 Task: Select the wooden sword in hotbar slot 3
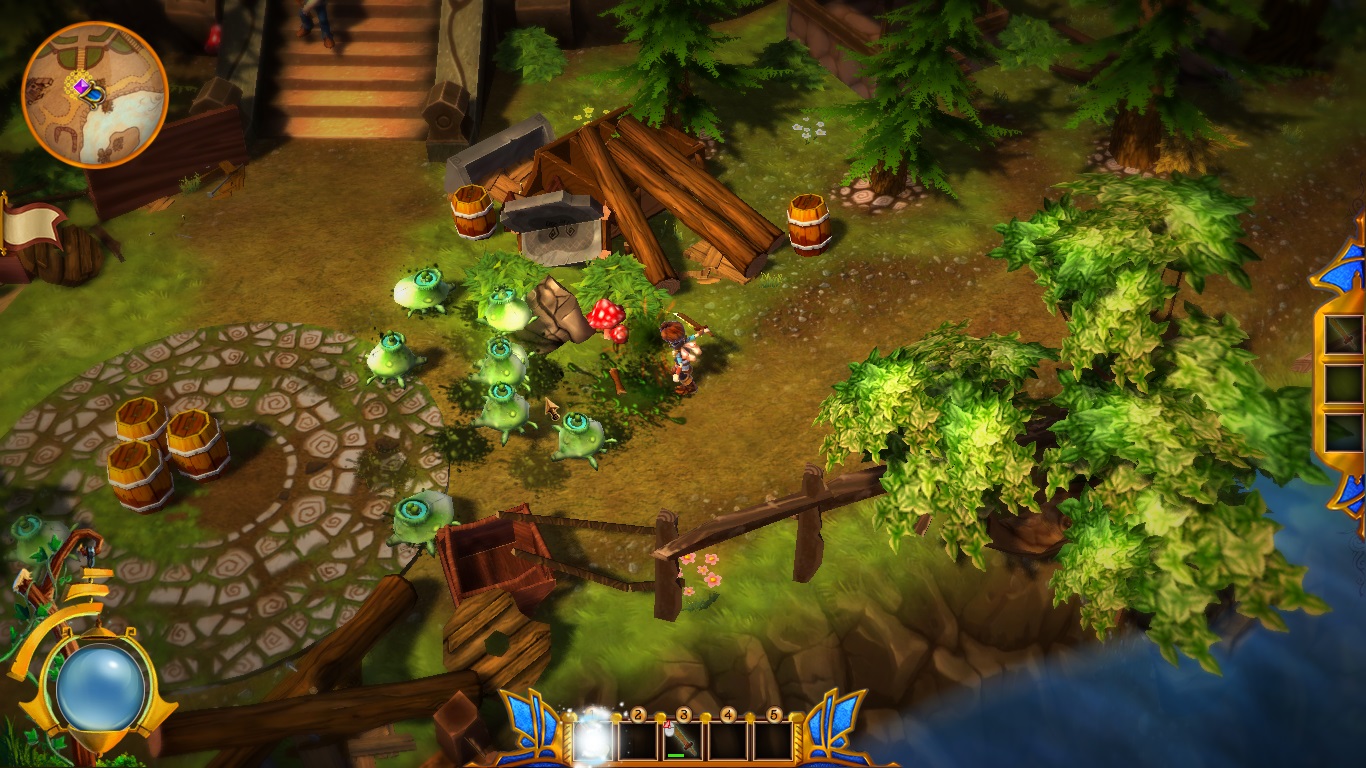coord(683,741)
